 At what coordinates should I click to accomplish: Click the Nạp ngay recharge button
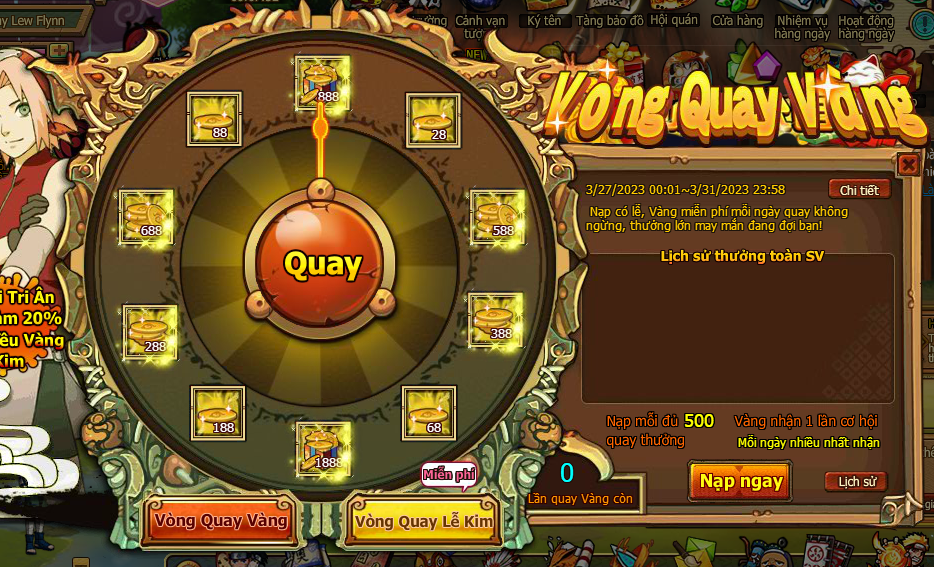tap(740, 482)
